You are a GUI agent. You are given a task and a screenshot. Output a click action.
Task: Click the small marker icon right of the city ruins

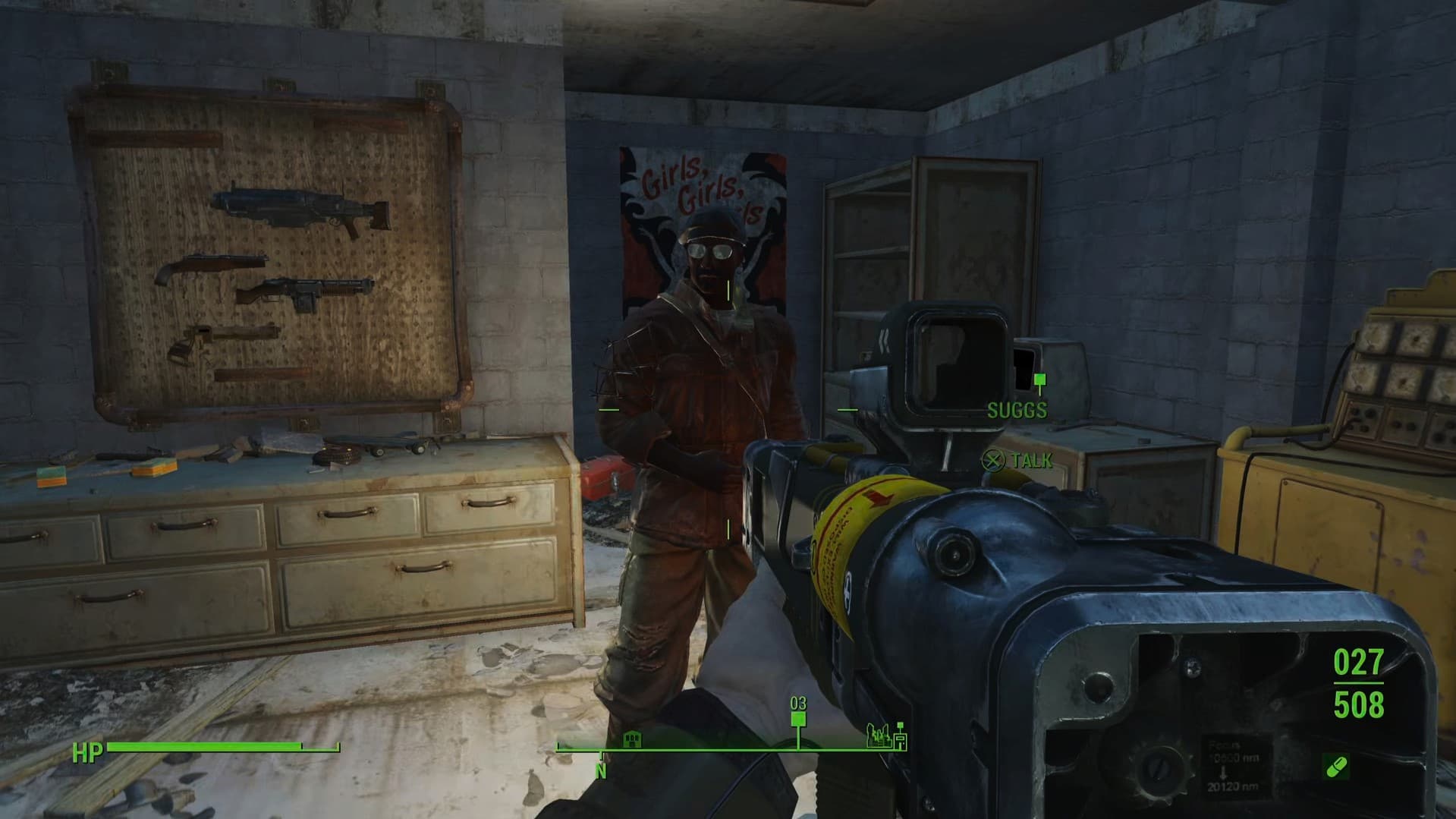click(x=901, y=736)
